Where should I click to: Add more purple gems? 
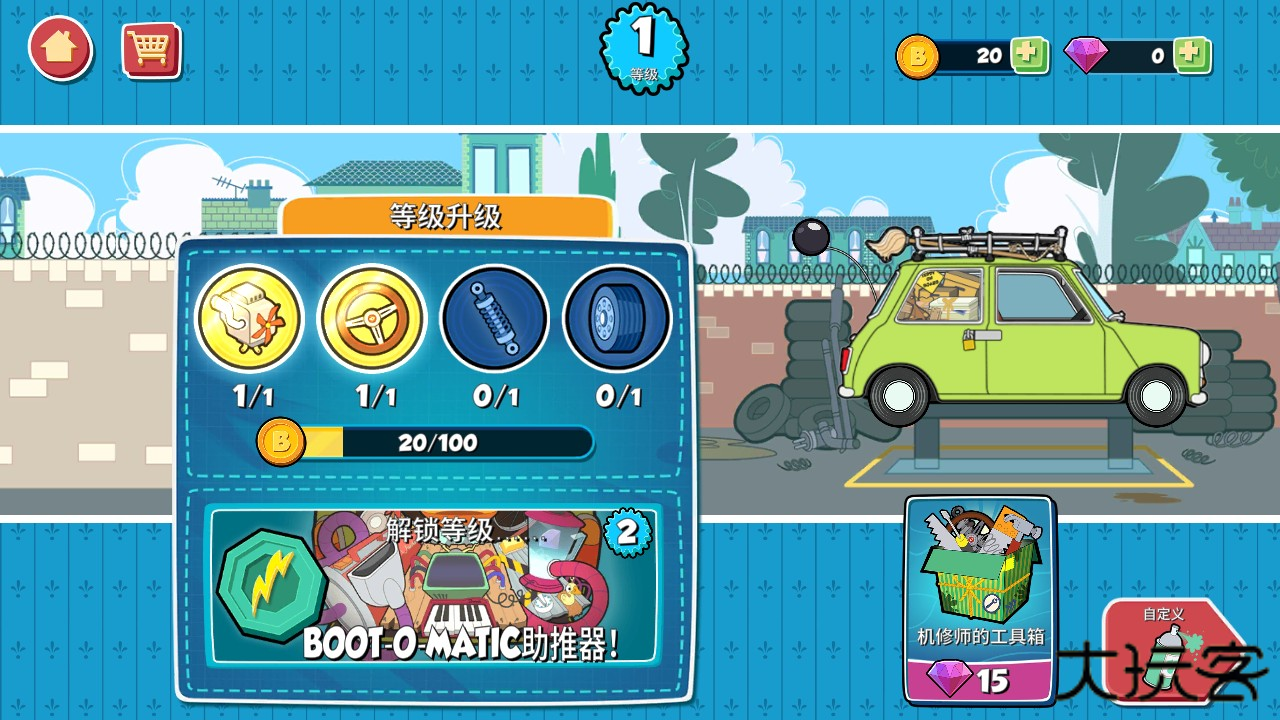1191,55
